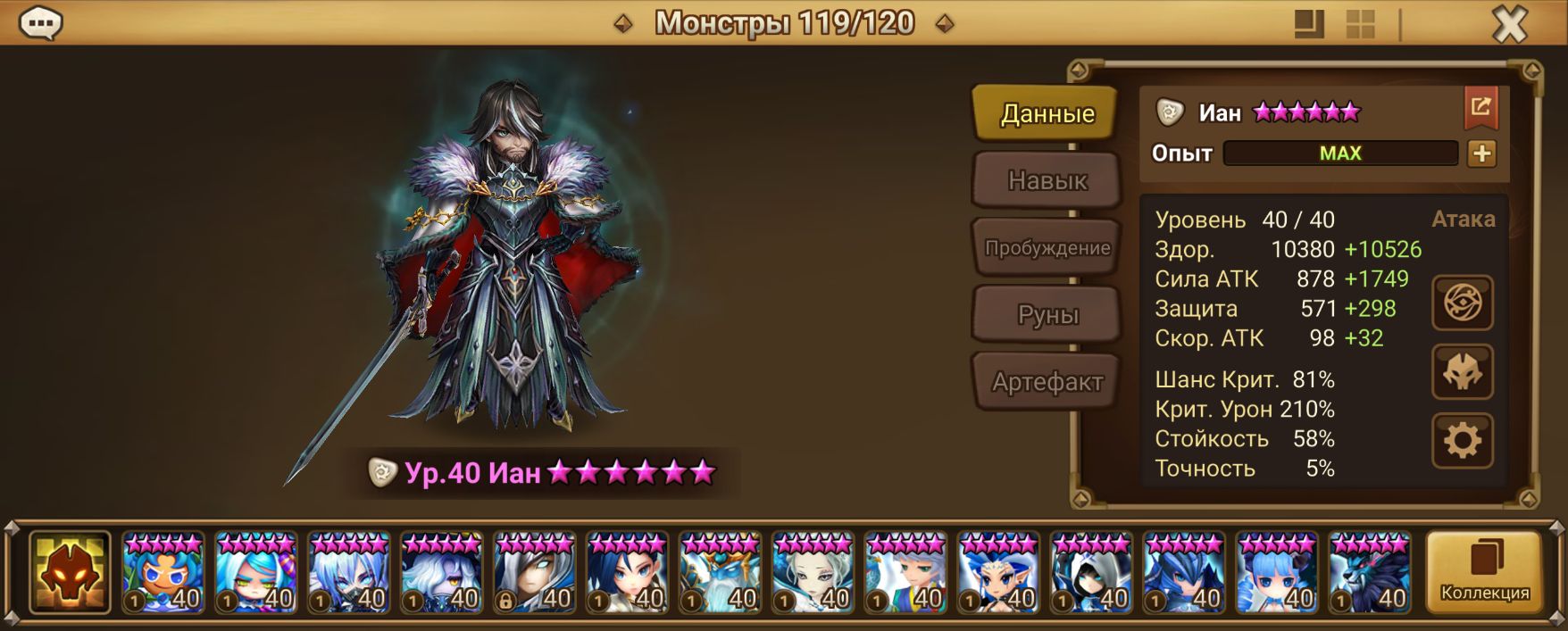
Task: Click the monster head silhouette button
Action: [x=1462, y=372]
